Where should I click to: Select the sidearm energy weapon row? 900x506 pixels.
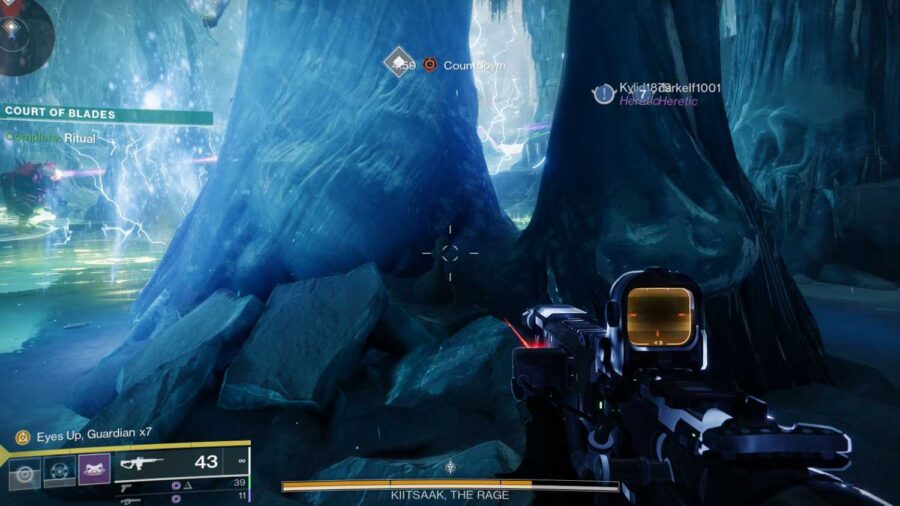pos(180,484)
